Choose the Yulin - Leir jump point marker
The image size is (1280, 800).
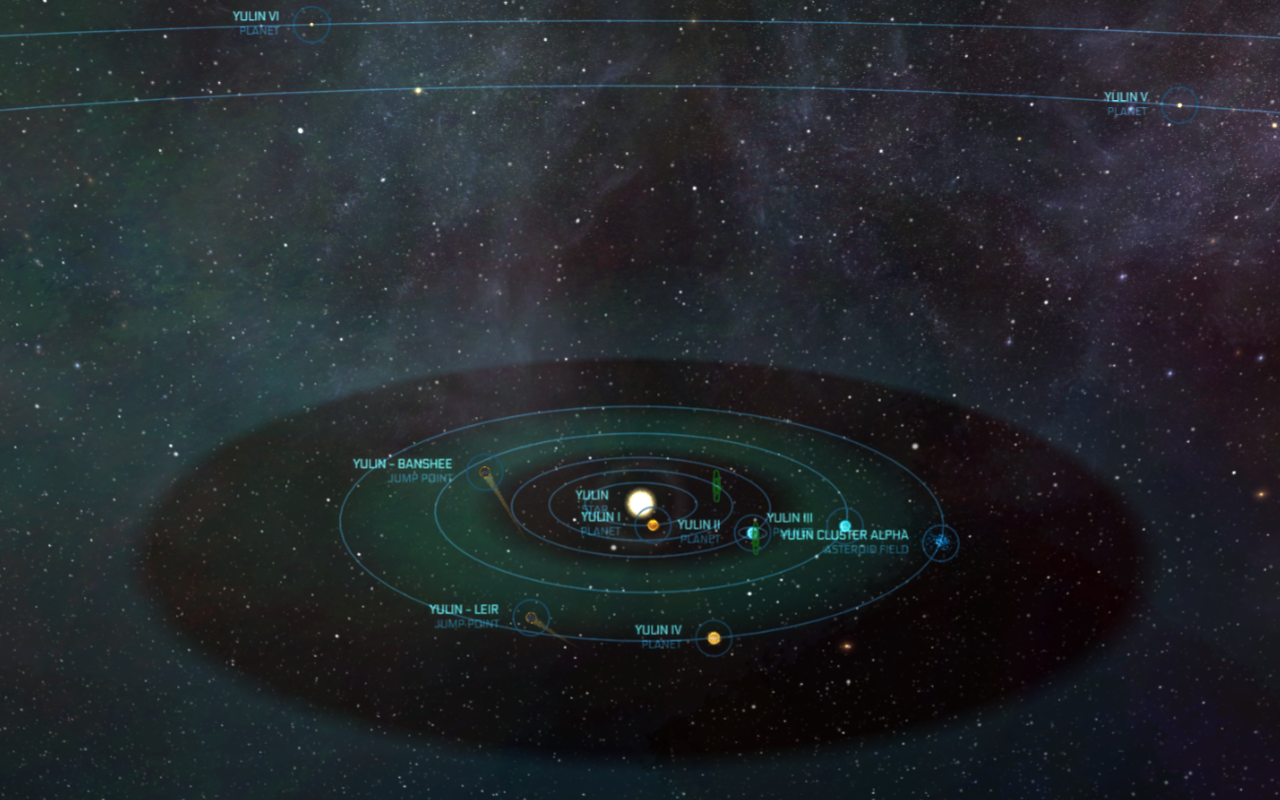(531, 618)
